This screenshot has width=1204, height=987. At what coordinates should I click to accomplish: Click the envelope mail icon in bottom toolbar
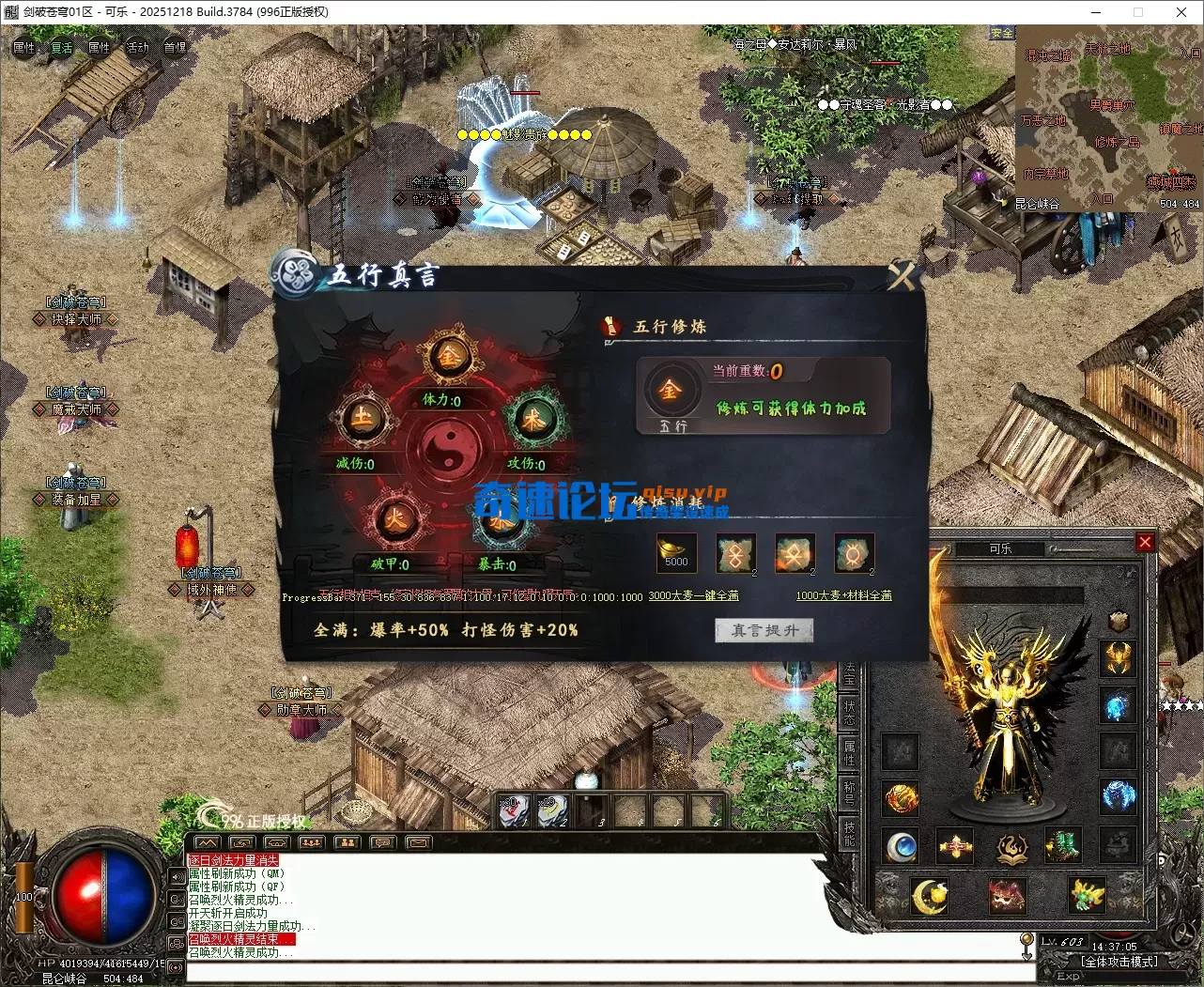[418, 842]
